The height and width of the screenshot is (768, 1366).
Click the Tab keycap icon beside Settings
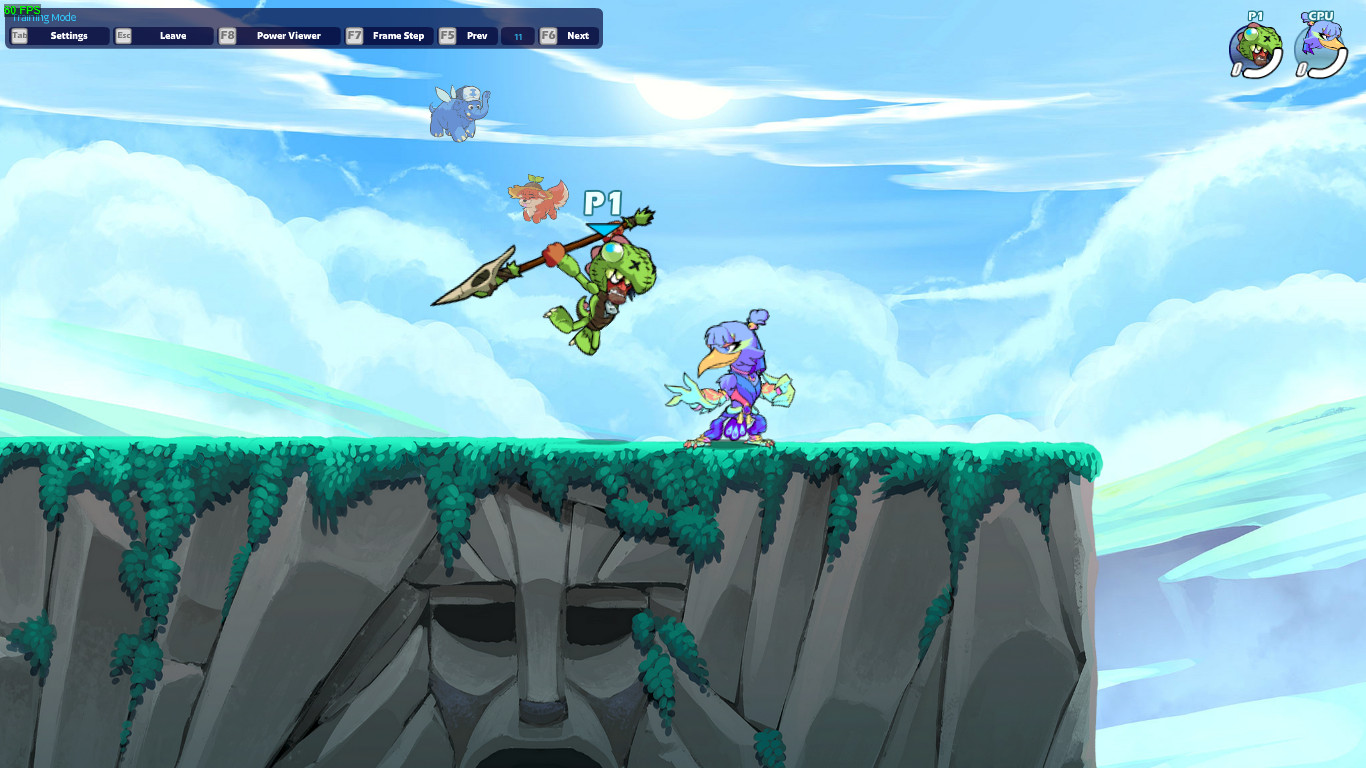(x=17, y=36)
